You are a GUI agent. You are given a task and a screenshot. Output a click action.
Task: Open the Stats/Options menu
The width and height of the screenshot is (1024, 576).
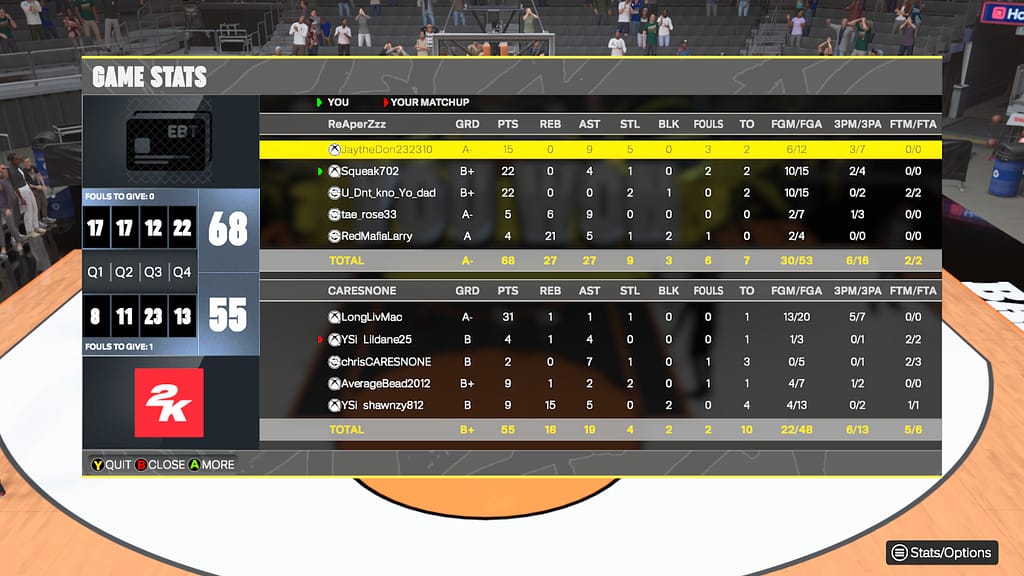(x=943, y=552)
